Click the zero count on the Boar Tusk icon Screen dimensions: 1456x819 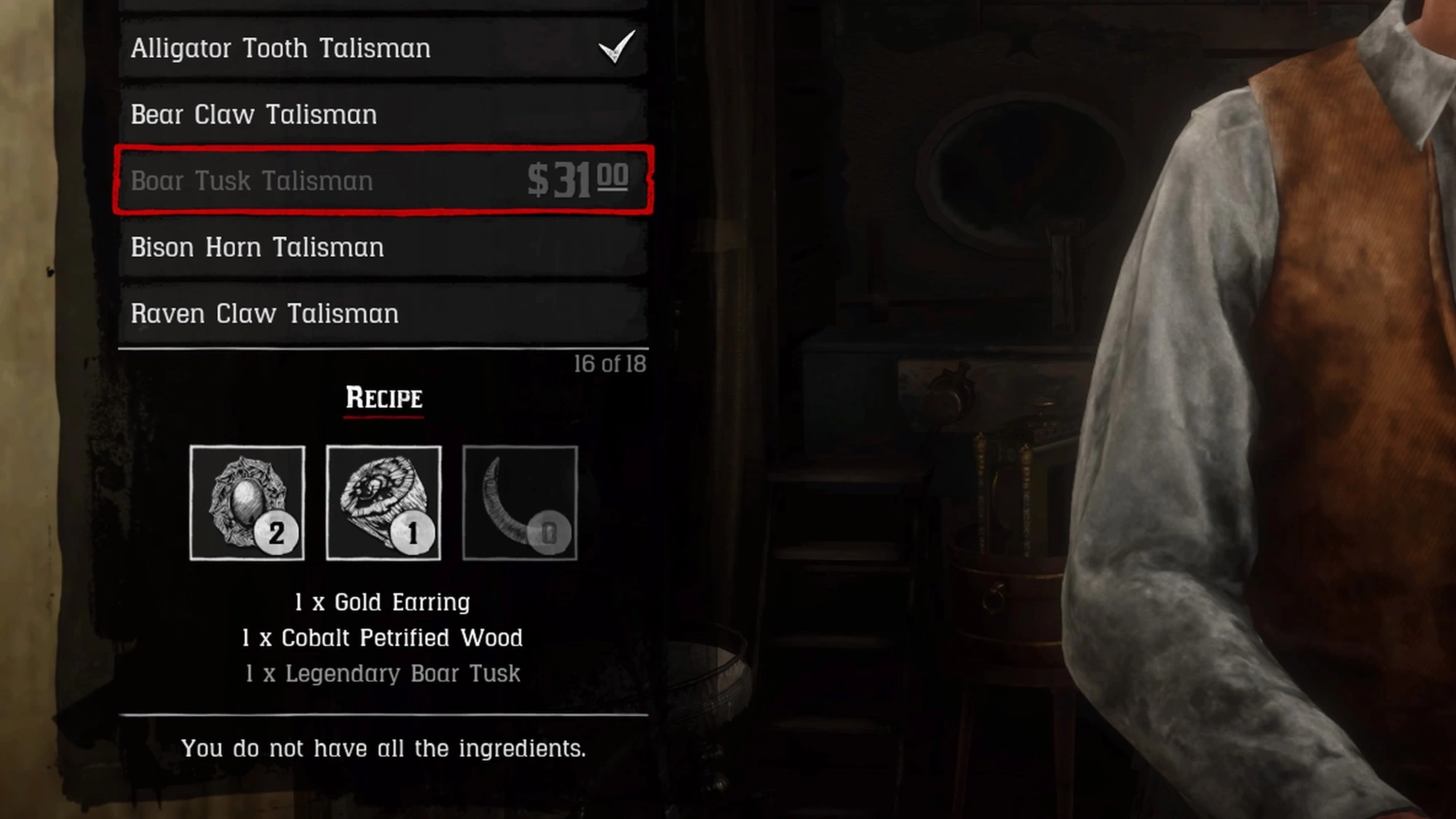click(550, 532)
